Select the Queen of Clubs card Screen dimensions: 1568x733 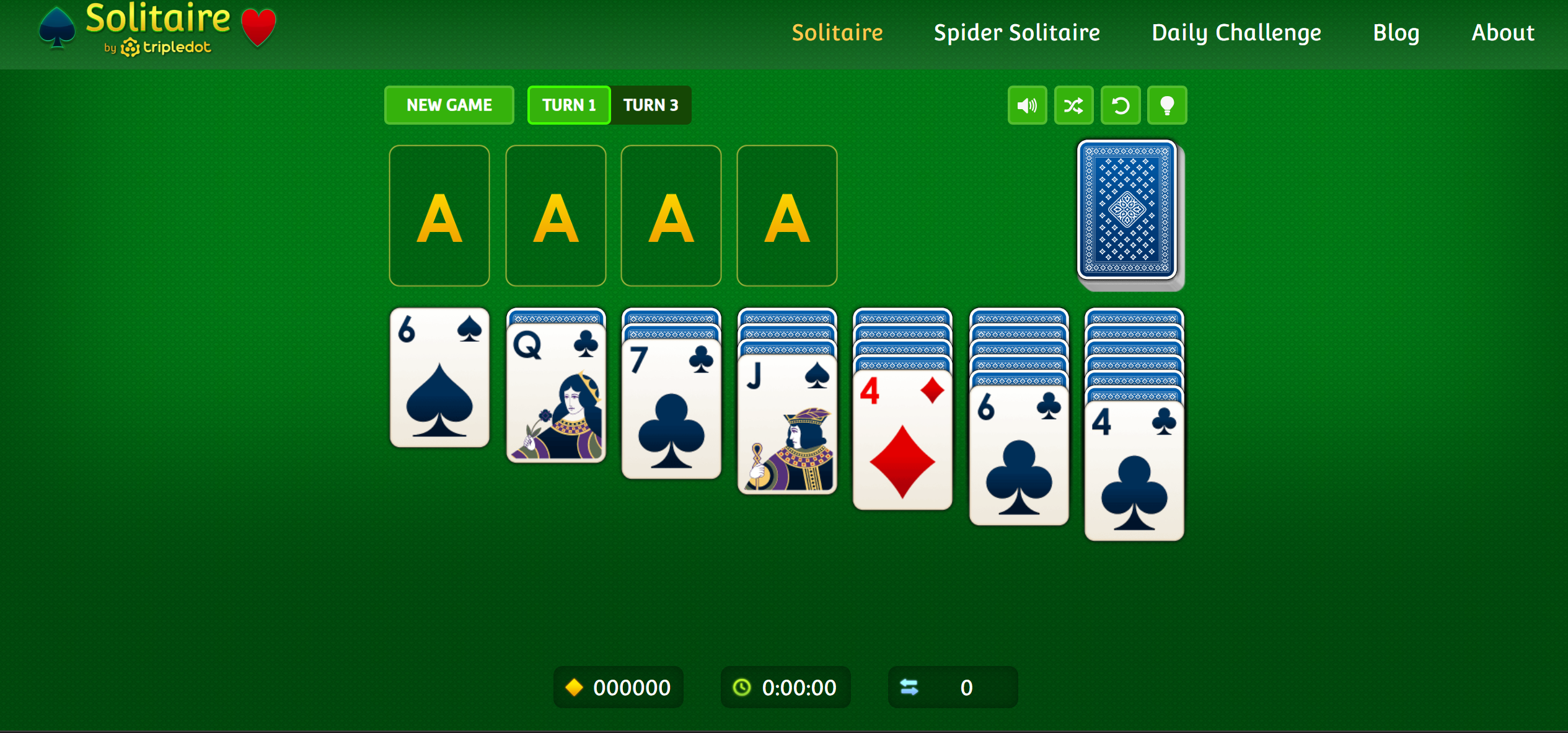(x=555, y=391)
